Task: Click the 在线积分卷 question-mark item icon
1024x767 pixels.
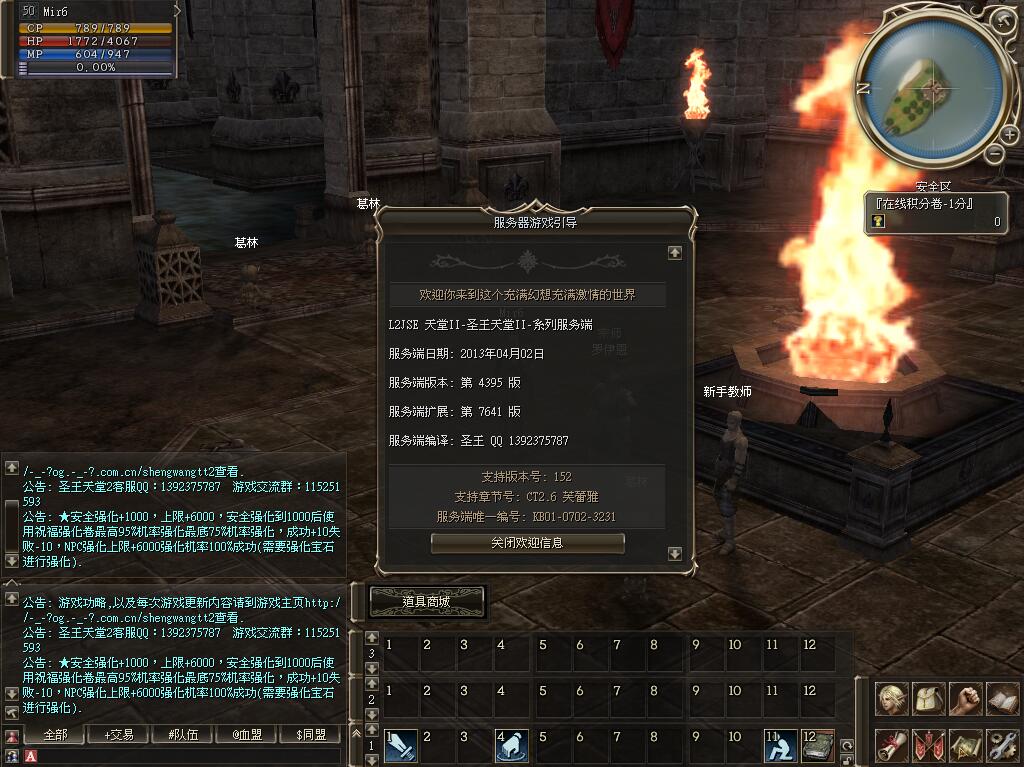Action: coord(878,222)
